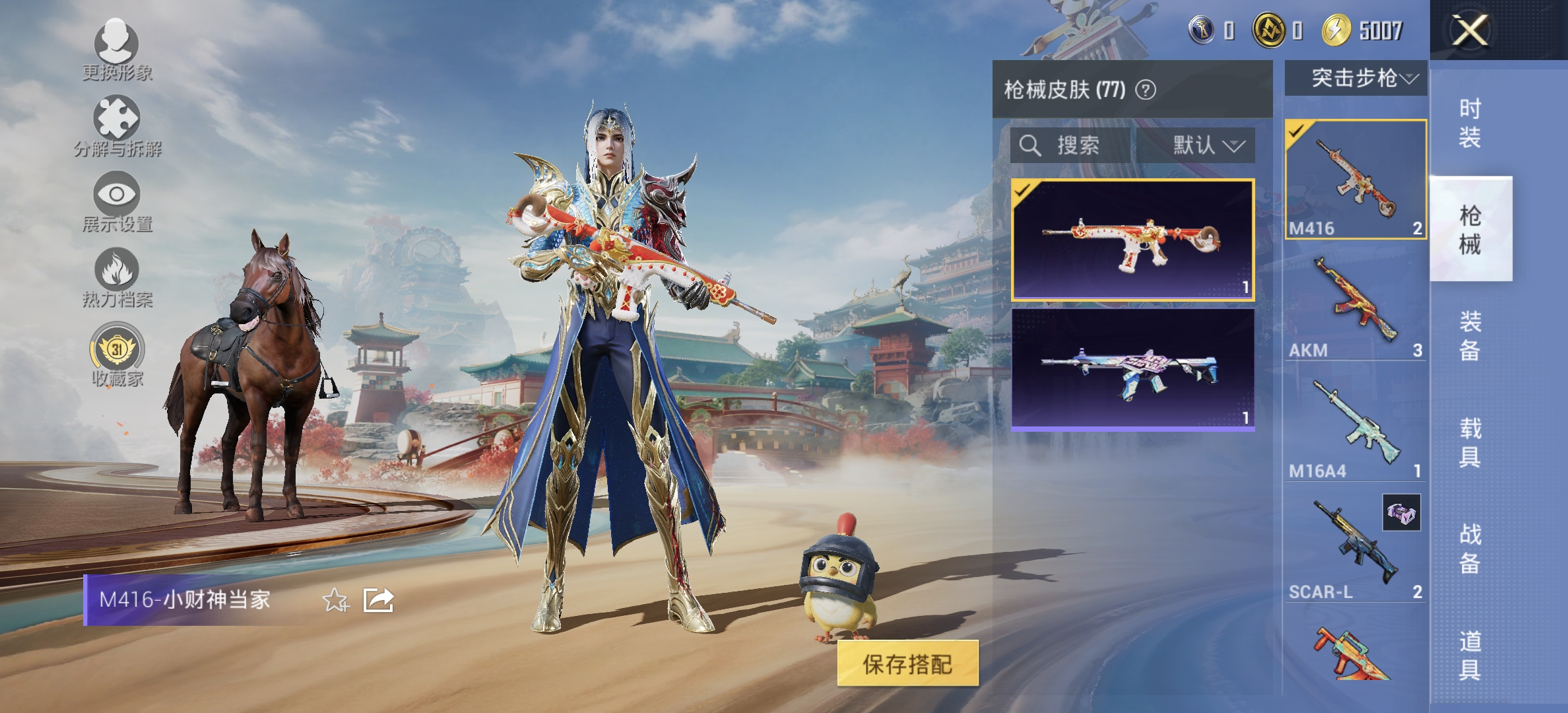Select the 分解与拆解 dismantle option
Image resolution: width=1568 pixels, height=713 pixels.
(x=117, y=120)
